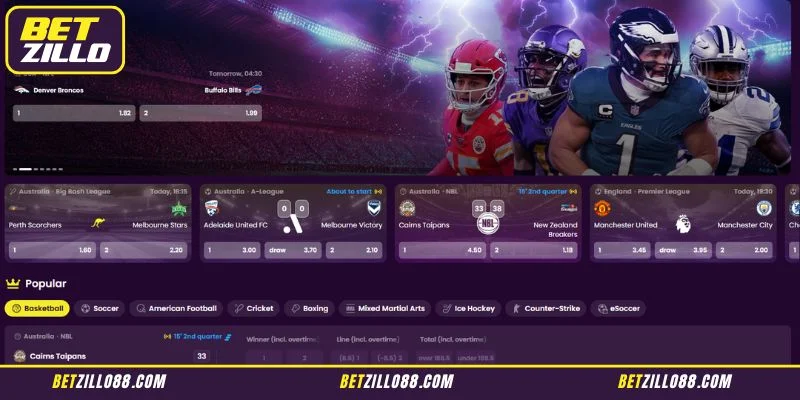Choose Melbourne Victory win at 2.10
This screenshot has height=400, width=800.
coord(354,250)
